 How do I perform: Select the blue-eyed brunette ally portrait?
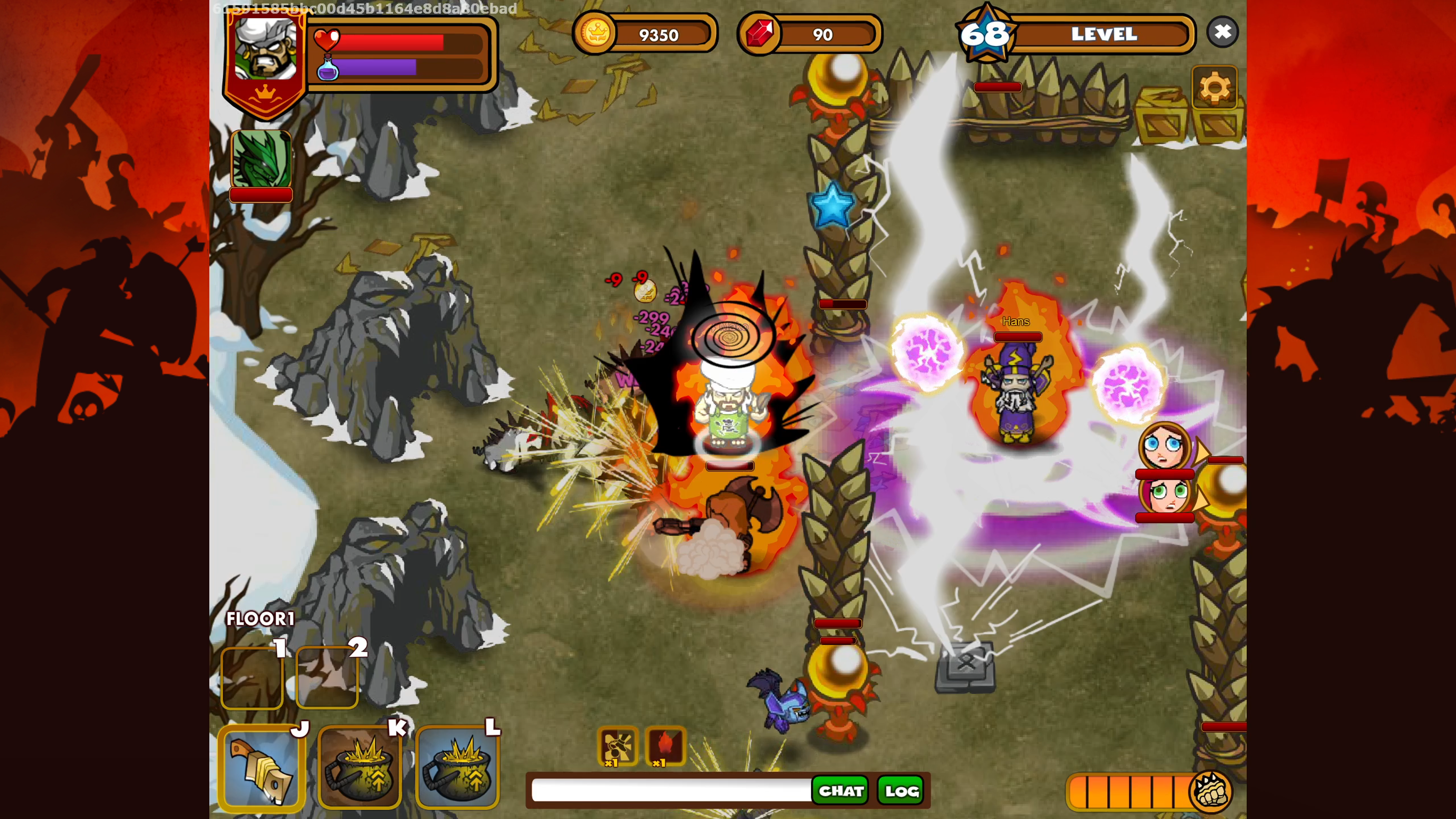pyautogui.click(x=1163, y=447)
